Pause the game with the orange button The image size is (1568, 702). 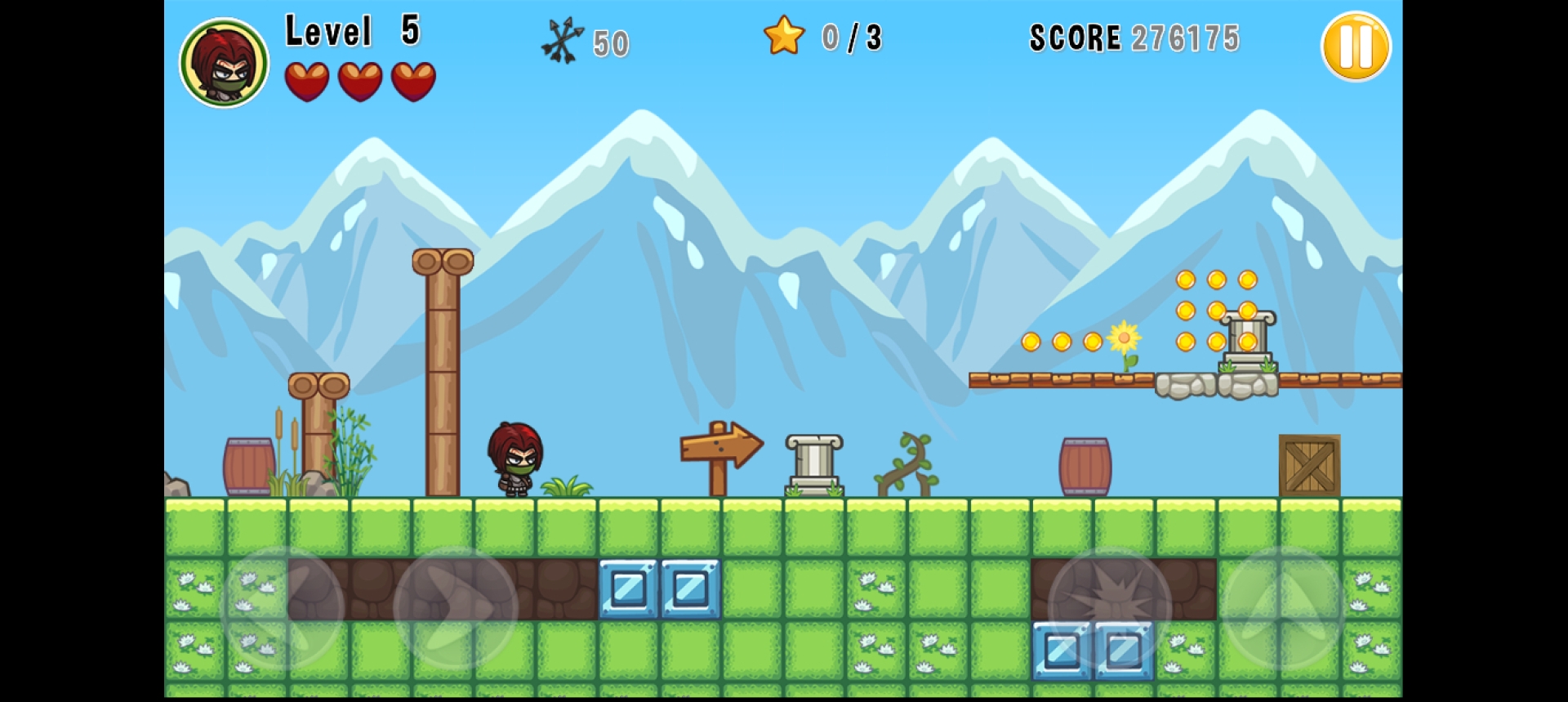click(x=1355, y=47)
